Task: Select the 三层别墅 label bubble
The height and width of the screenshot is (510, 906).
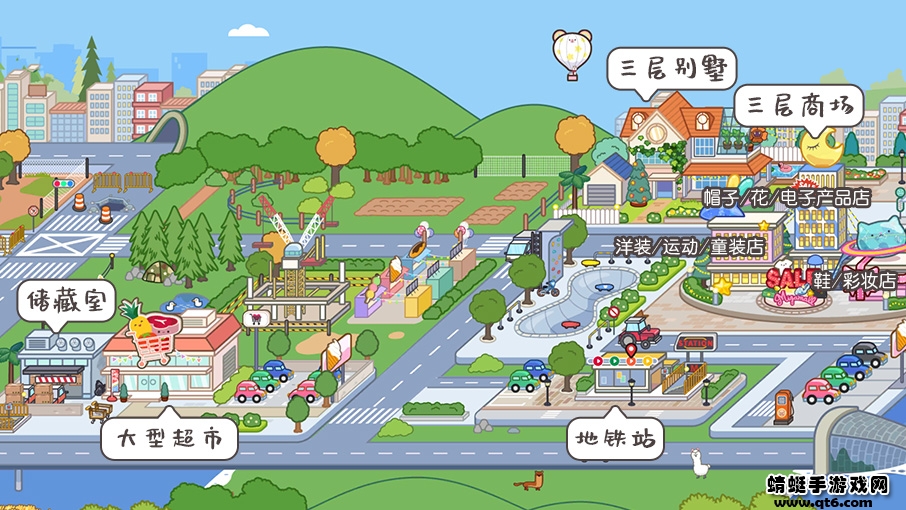Action: 671,69
